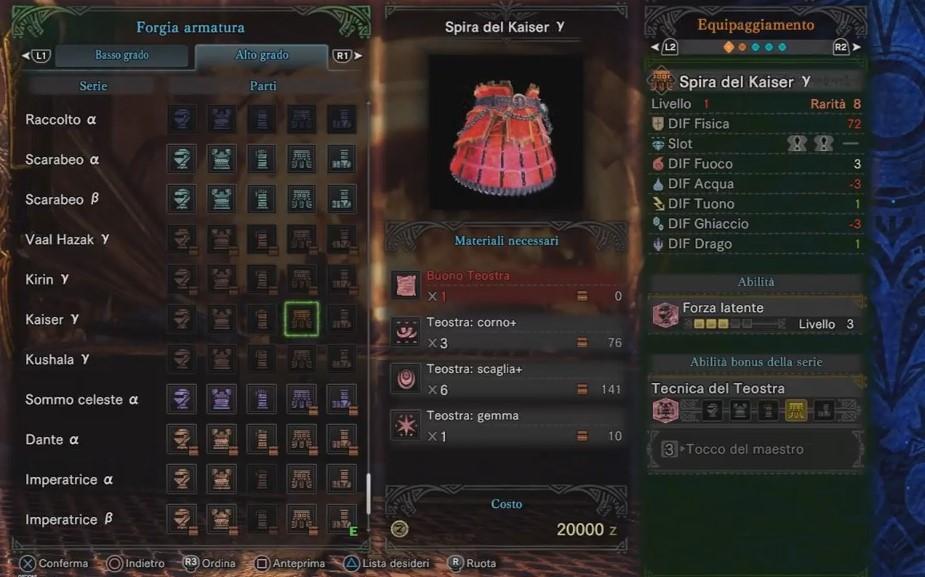Choose the Teostra: gemma material

click(x=507, y=425)
